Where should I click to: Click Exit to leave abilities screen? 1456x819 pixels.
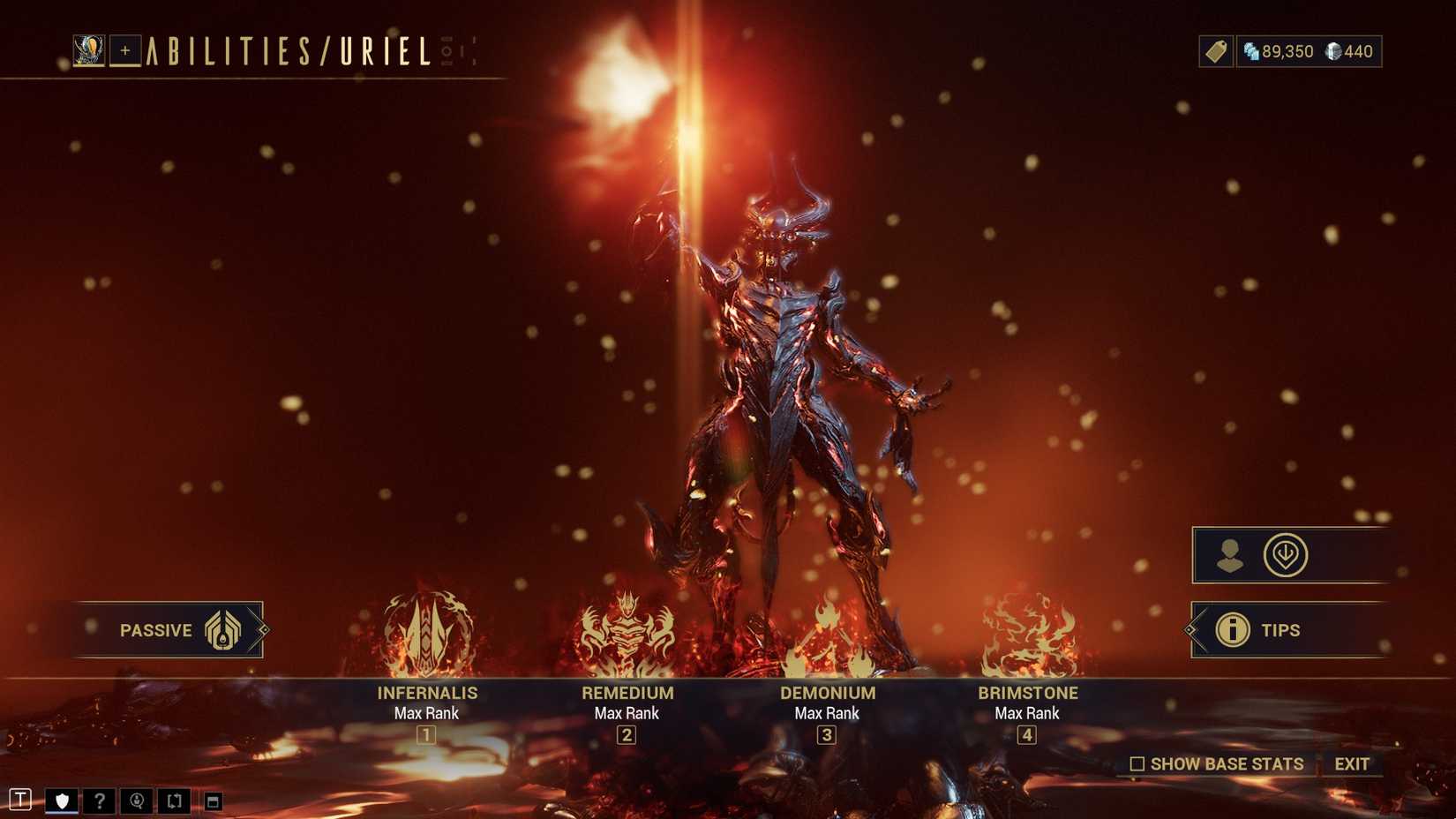click(x=1353, y=764)
